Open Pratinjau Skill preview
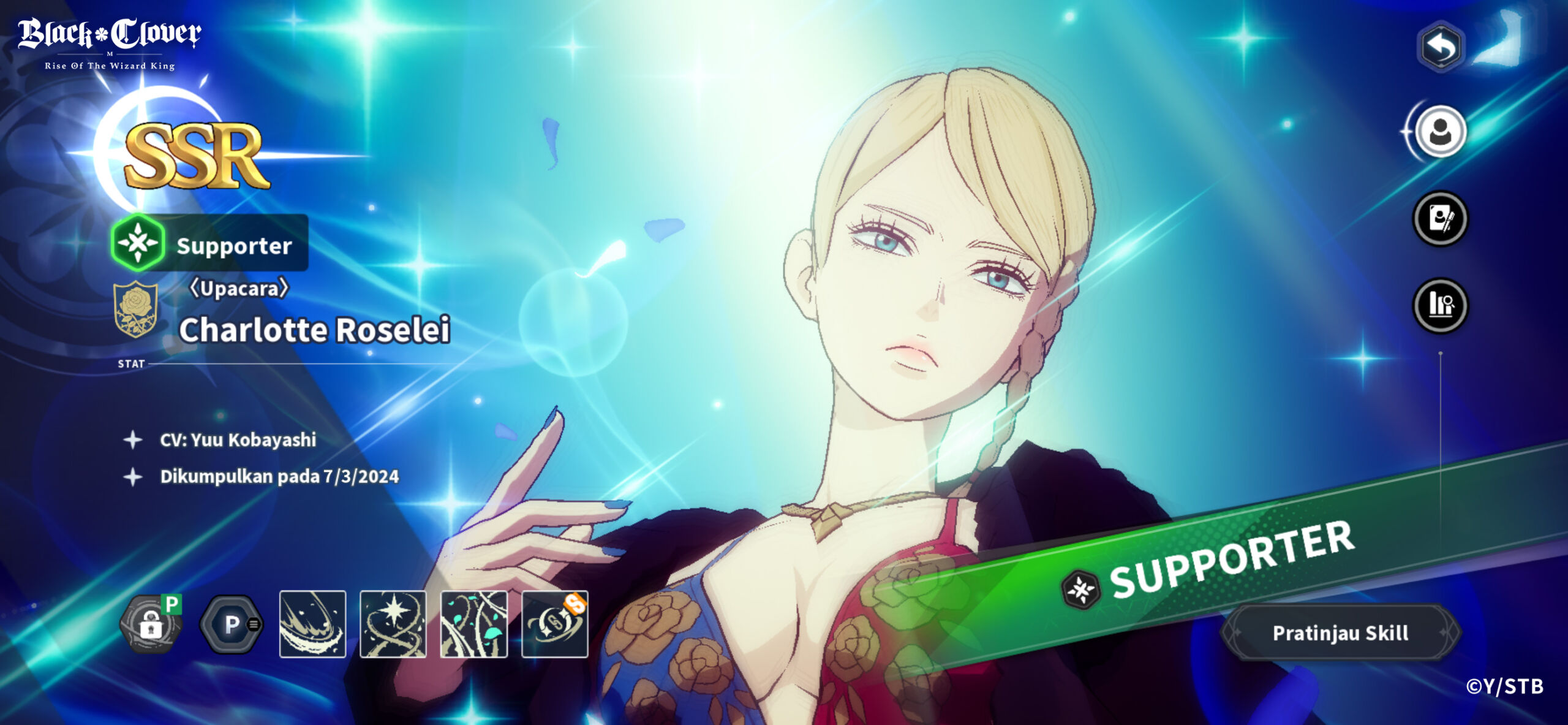1568x725 pixels. click(1340, 632)
